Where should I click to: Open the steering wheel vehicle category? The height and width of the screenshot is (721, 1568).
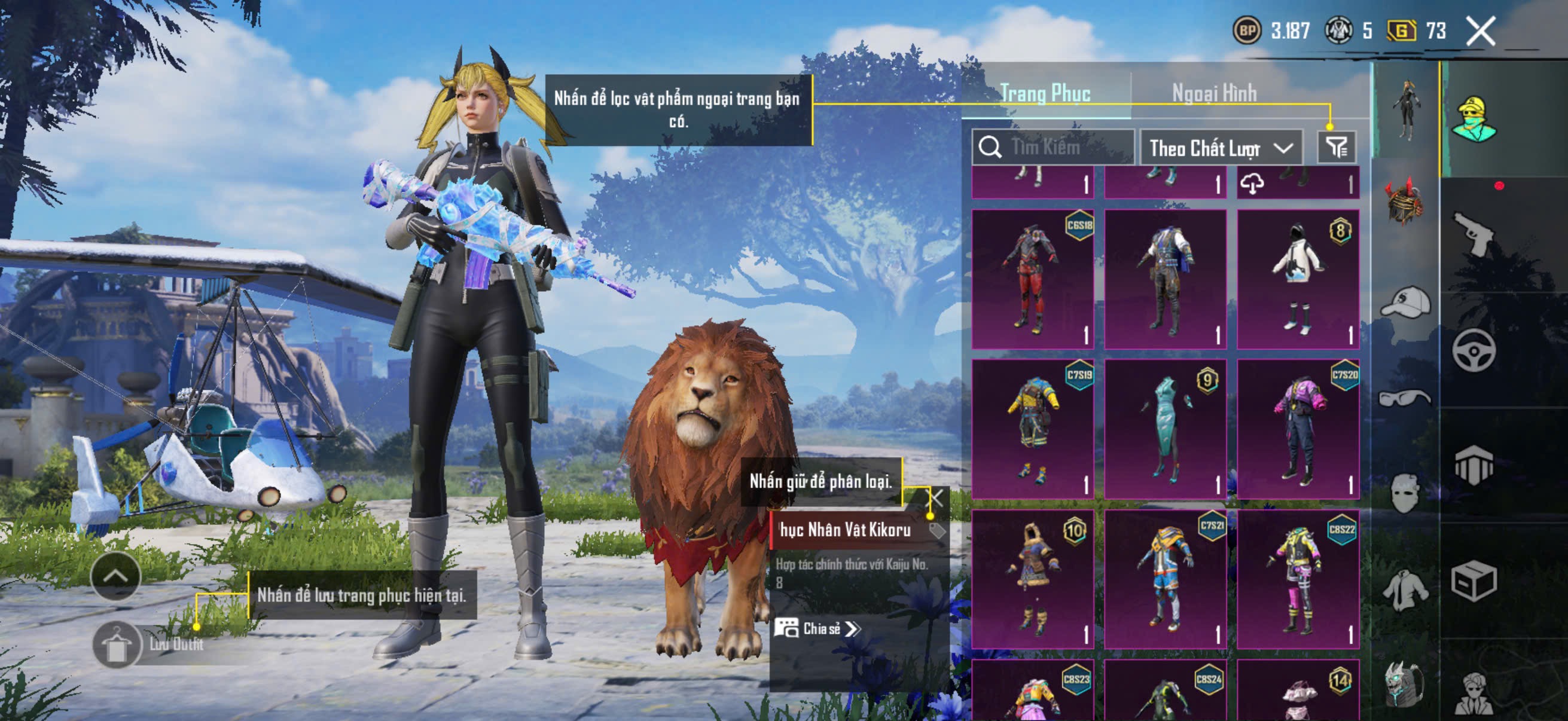[1473, 350]
